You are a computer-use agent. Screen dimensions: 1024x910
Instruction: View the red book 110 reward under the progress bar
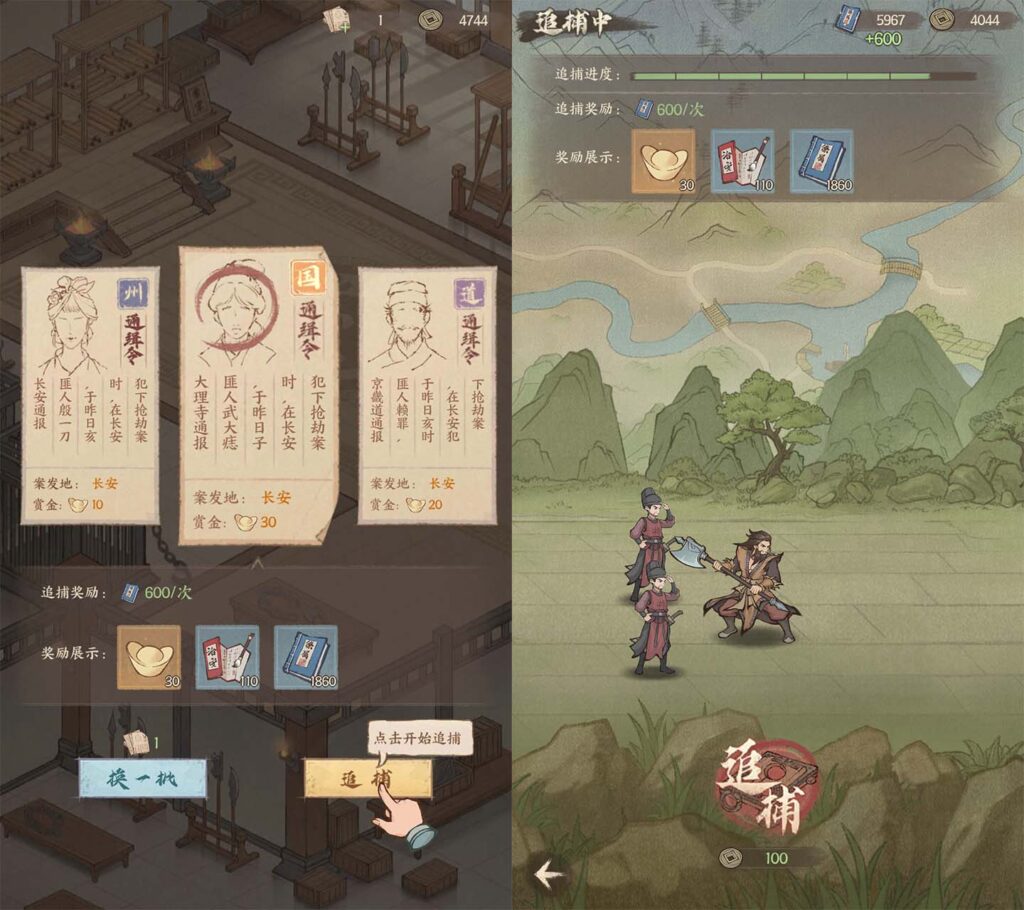tap(742, 161)
